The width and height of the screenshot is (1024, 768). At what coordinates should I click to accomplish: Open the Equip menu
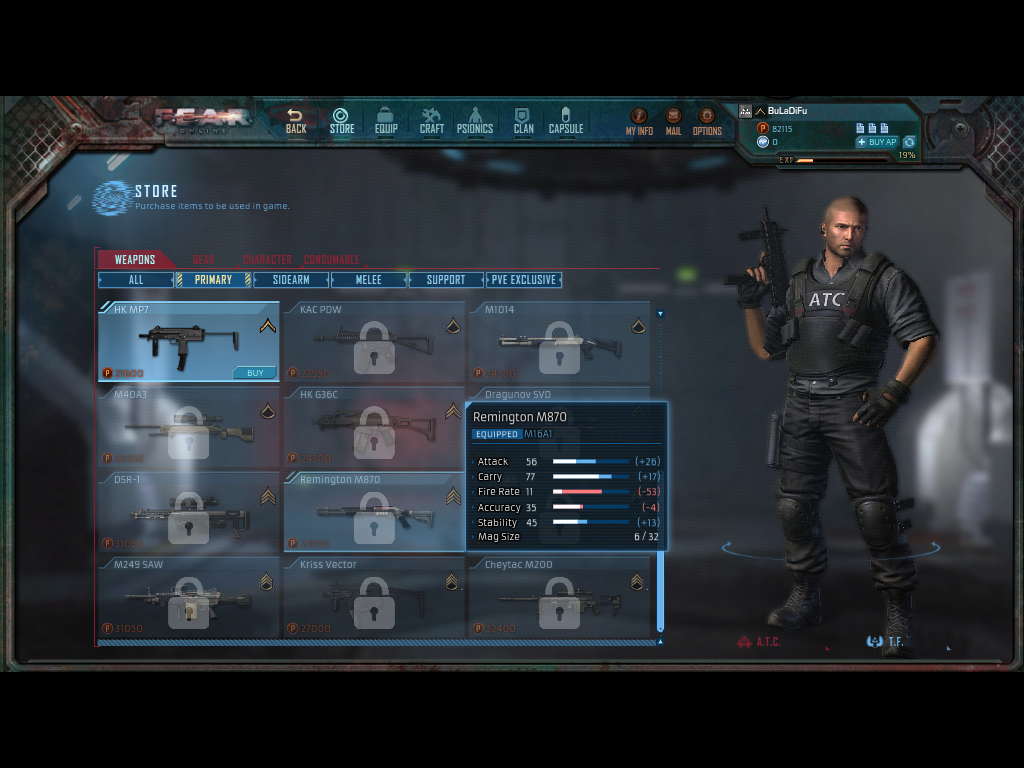coord(386,121)
